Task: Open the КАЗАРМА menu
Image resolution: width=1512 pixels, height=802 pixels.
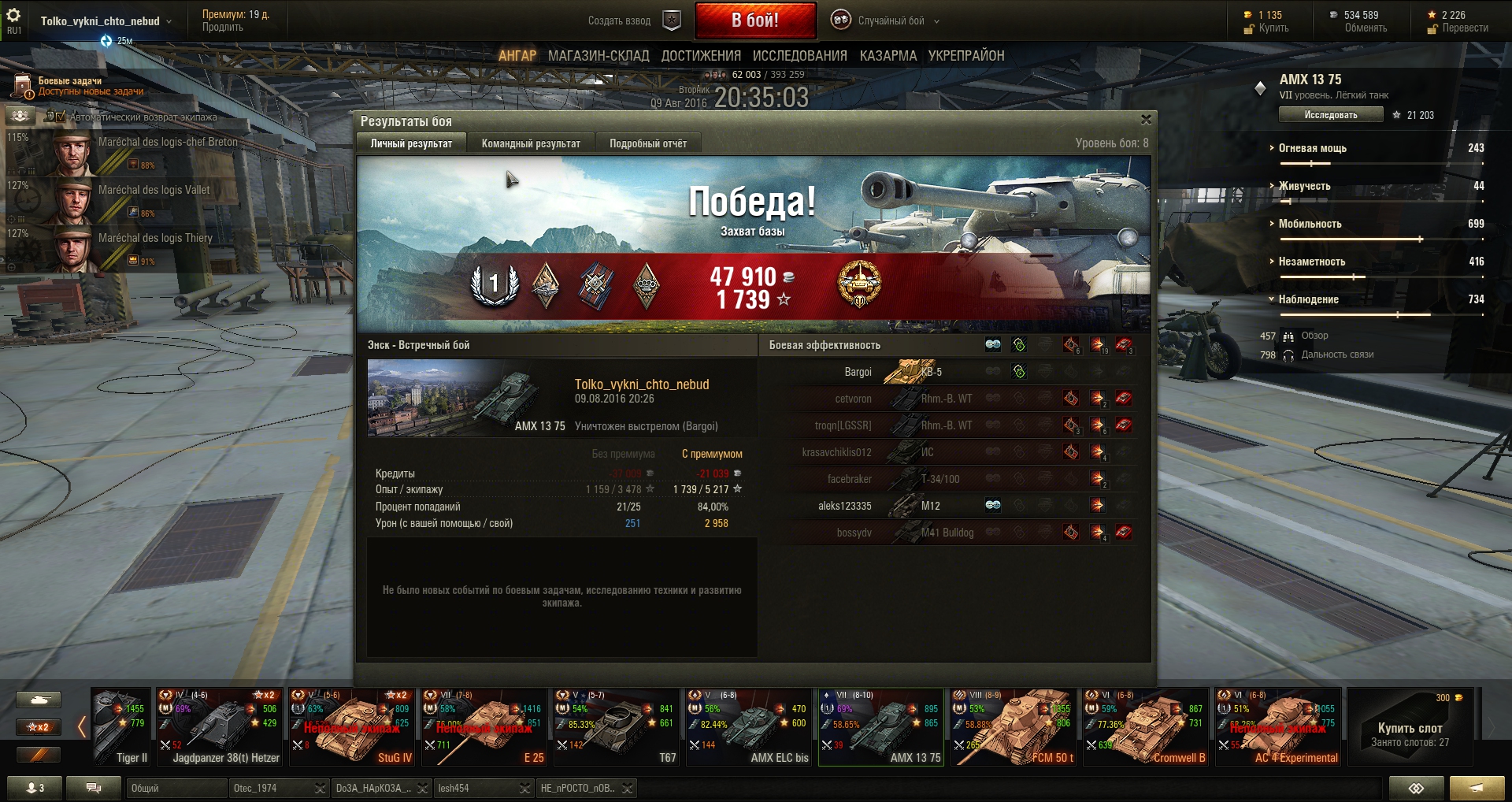Action: point(888,56)
